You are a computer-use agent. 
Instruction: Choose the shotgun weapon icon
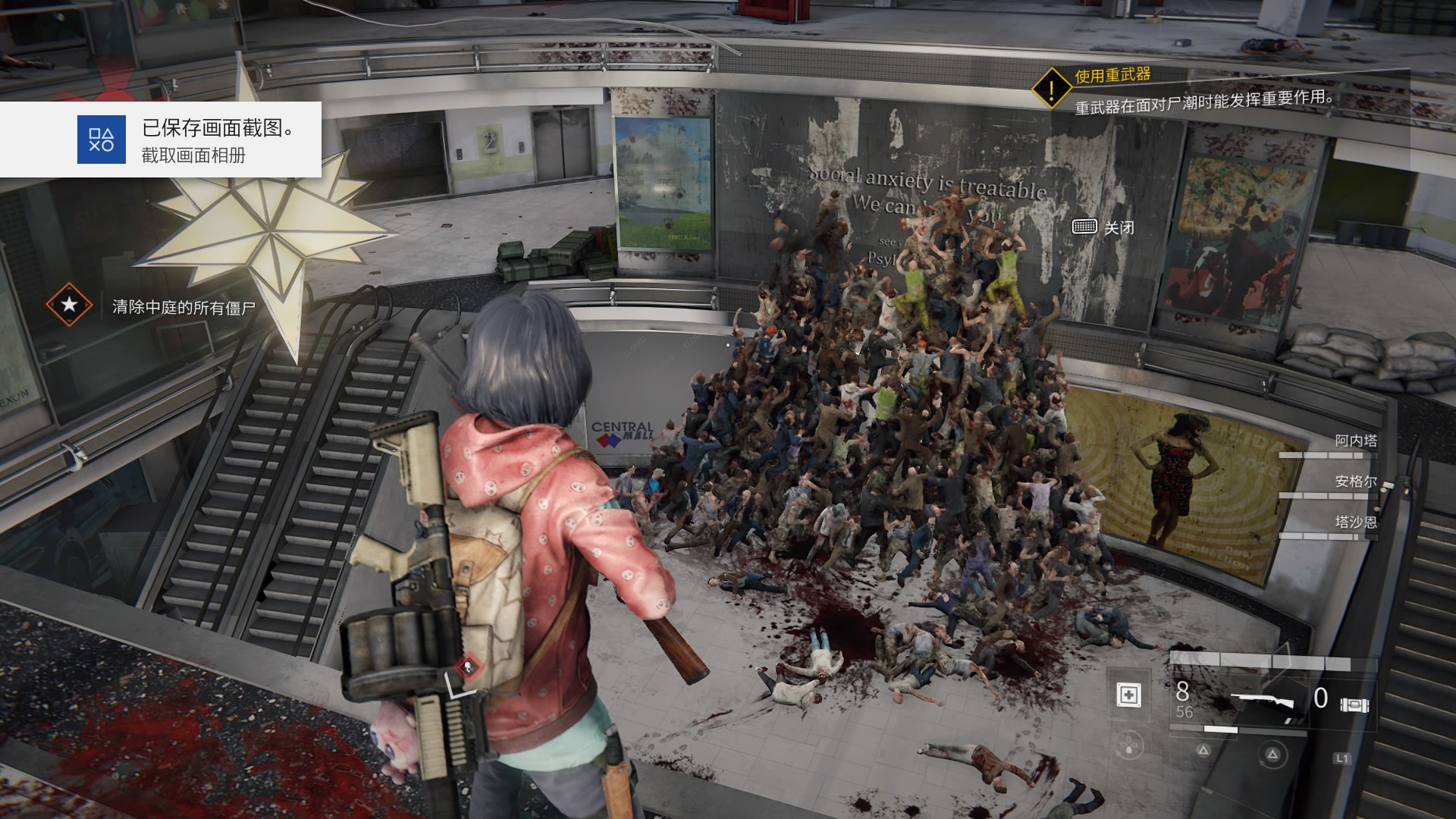point(1261,701)
